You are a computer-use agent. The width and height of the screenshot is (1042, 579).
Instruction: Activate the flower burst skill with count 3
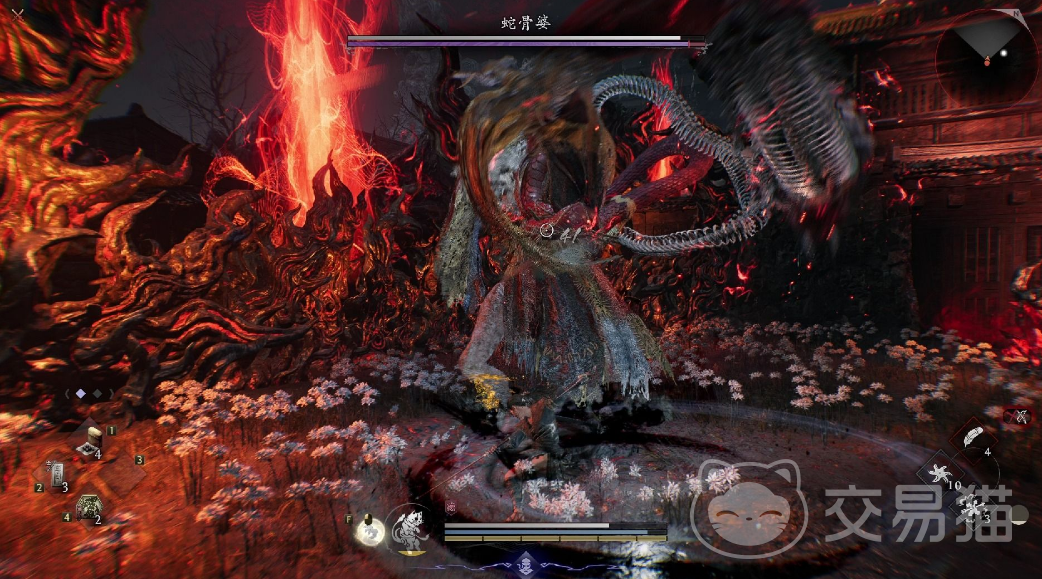coord(971,508)
